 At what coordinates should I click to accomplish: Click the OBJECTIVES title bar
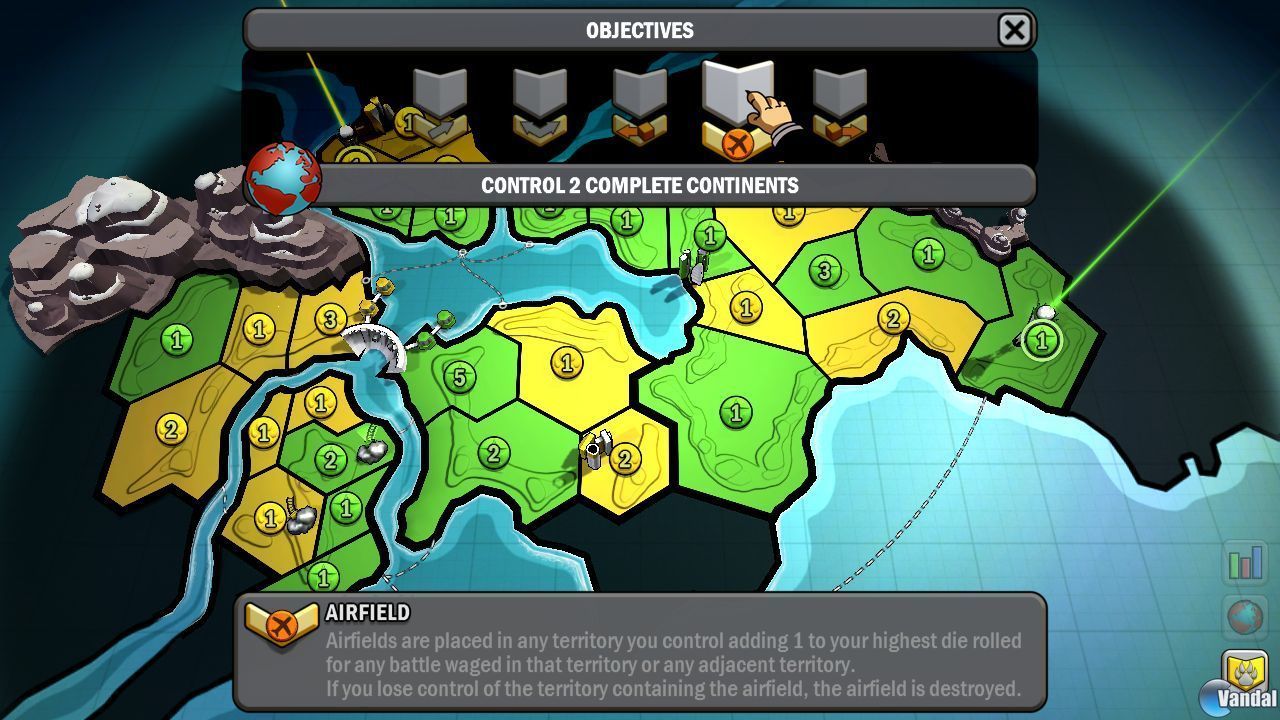pos(640,30)
